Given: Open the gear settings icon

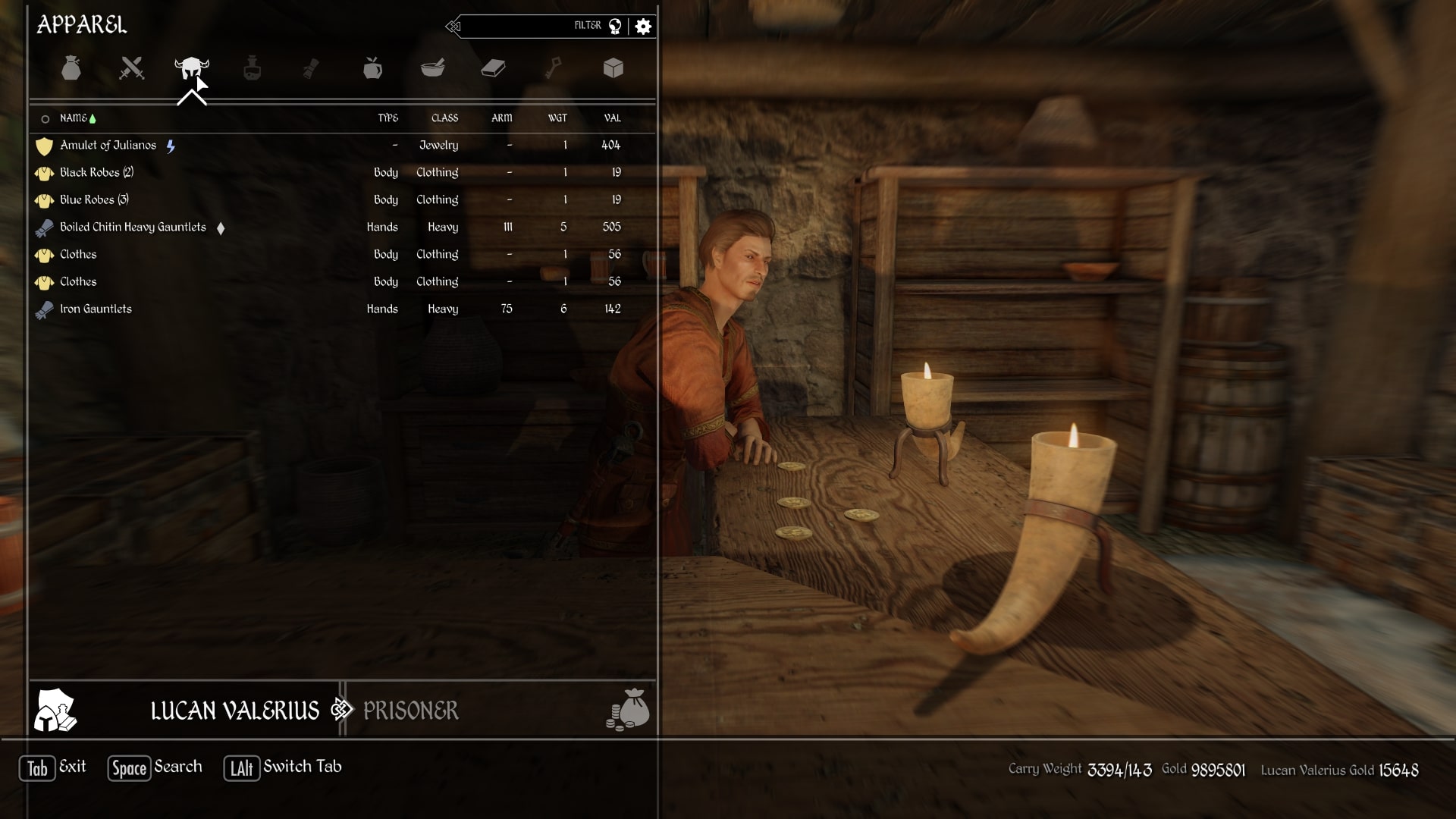Looking at the screenshot, I should tap(643, 27).
